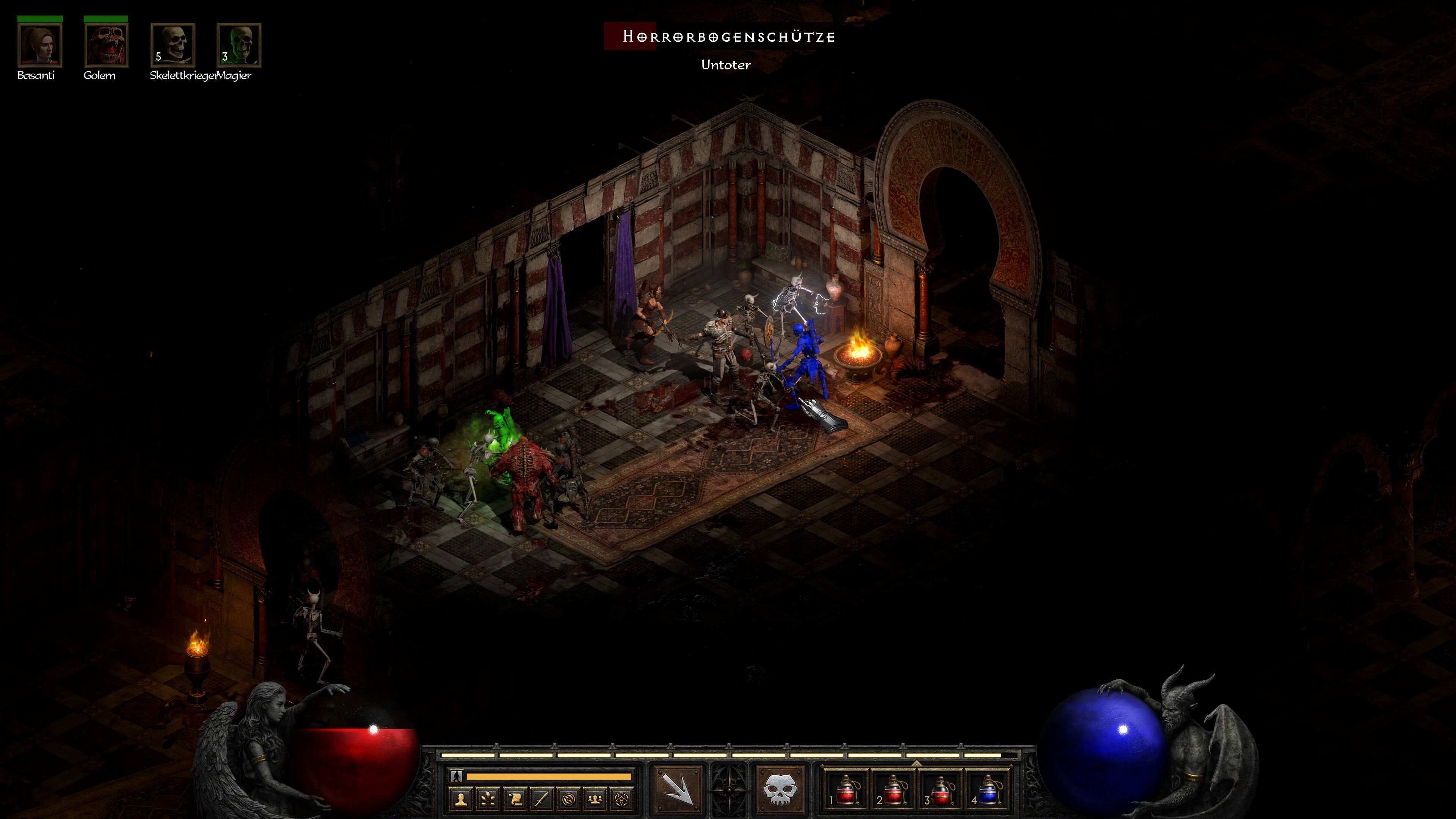The width and height of the screenshot is (1456, 819).
Task: Toggle the automap compass button
Action: pos(569,799)
